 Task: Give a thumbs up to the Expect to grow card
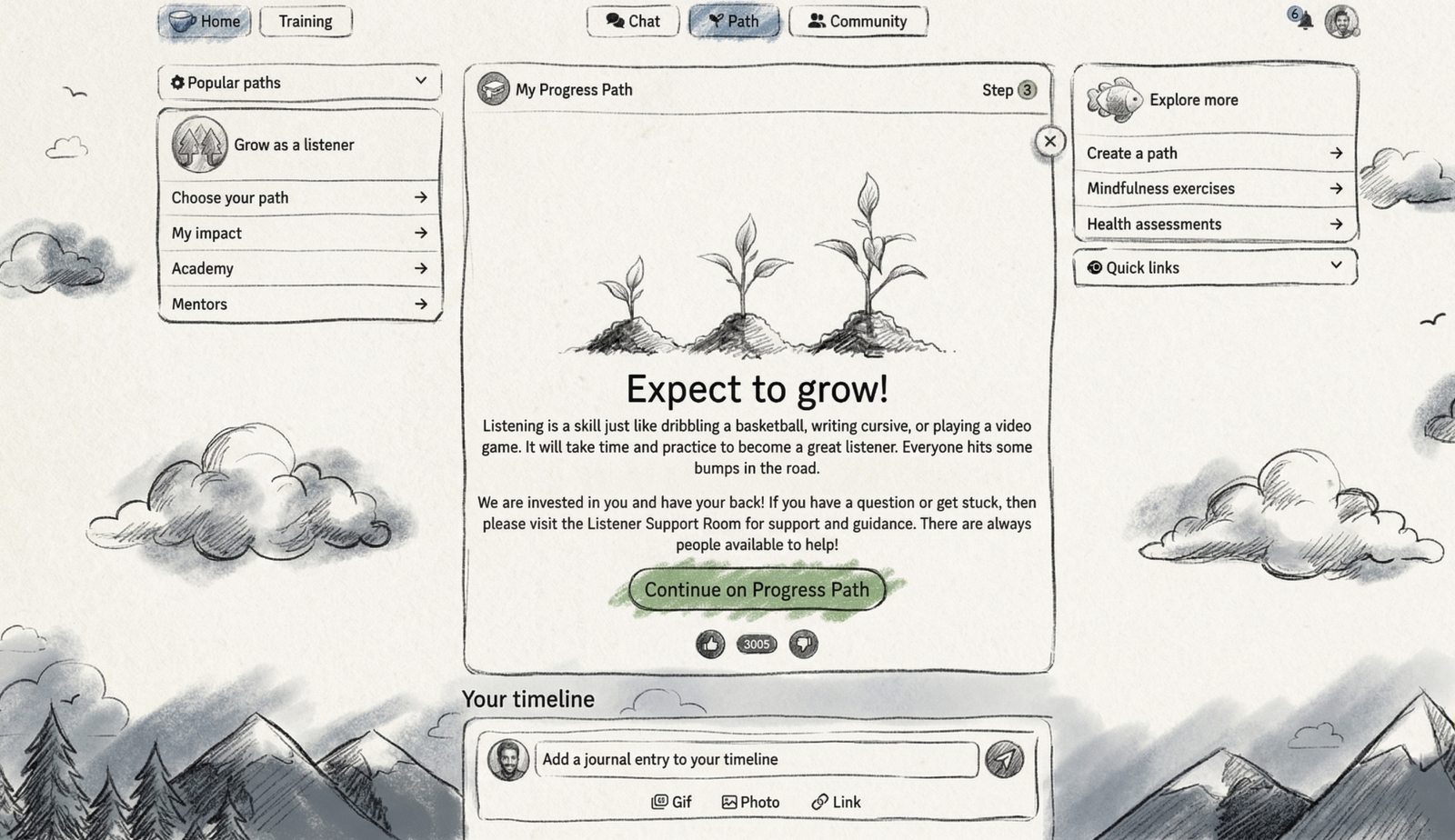[x=710, y=644]
